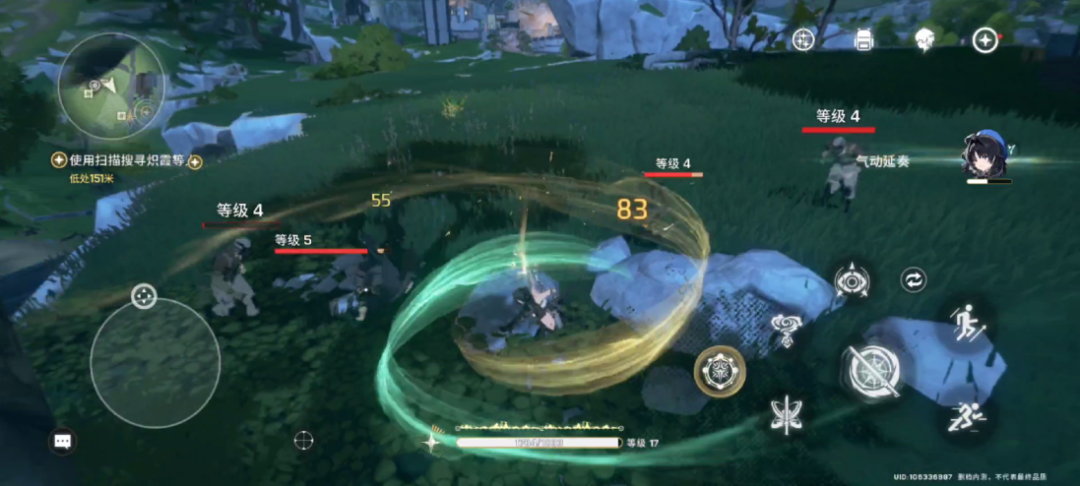Open the circular minimap
Viewport: 1080px width, 486px height.
pyautogui.click(x=111, y=85)
